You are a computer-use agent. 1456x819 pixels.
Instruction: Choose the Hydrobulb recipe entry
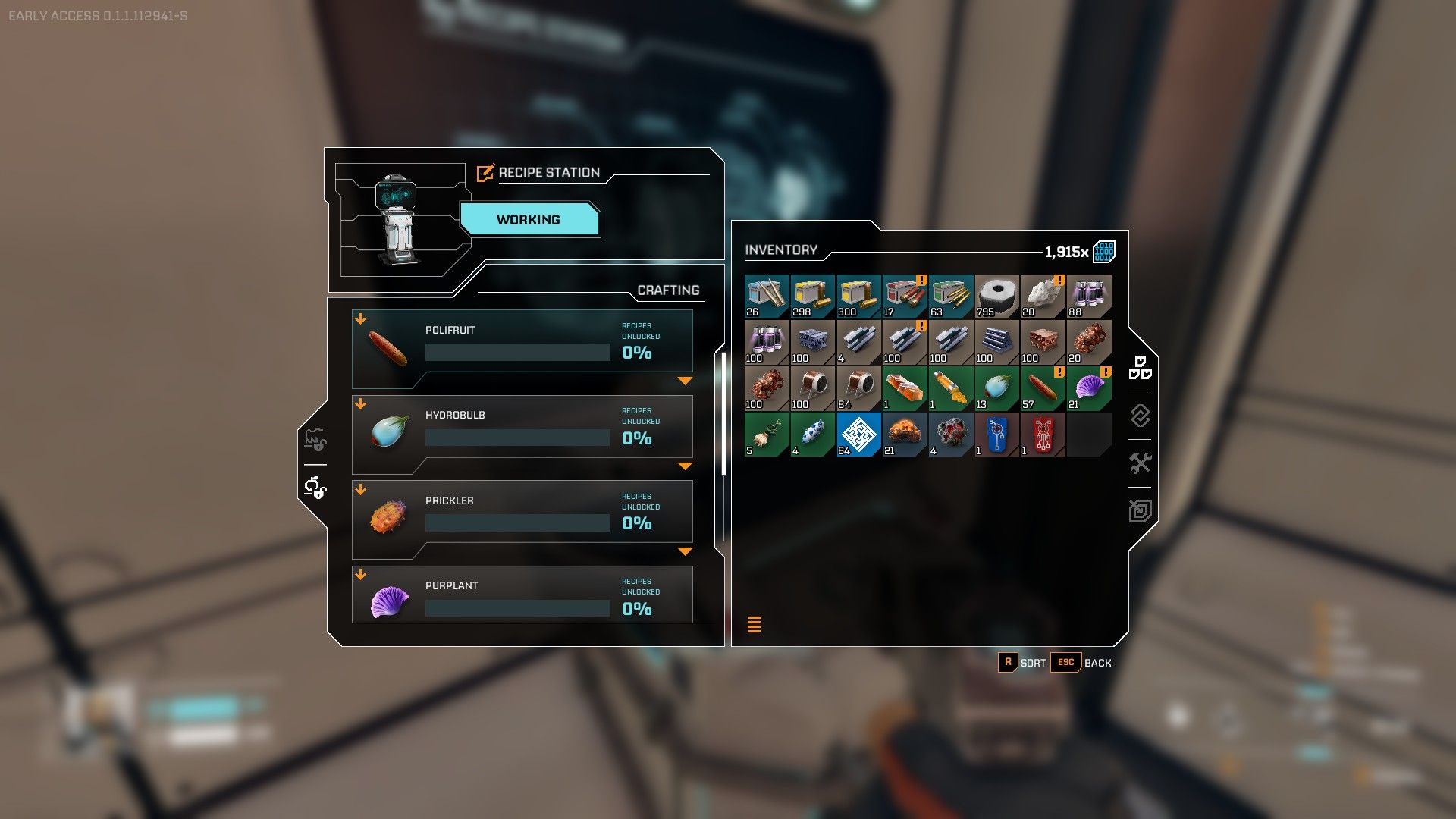click(x=522, y=426)
